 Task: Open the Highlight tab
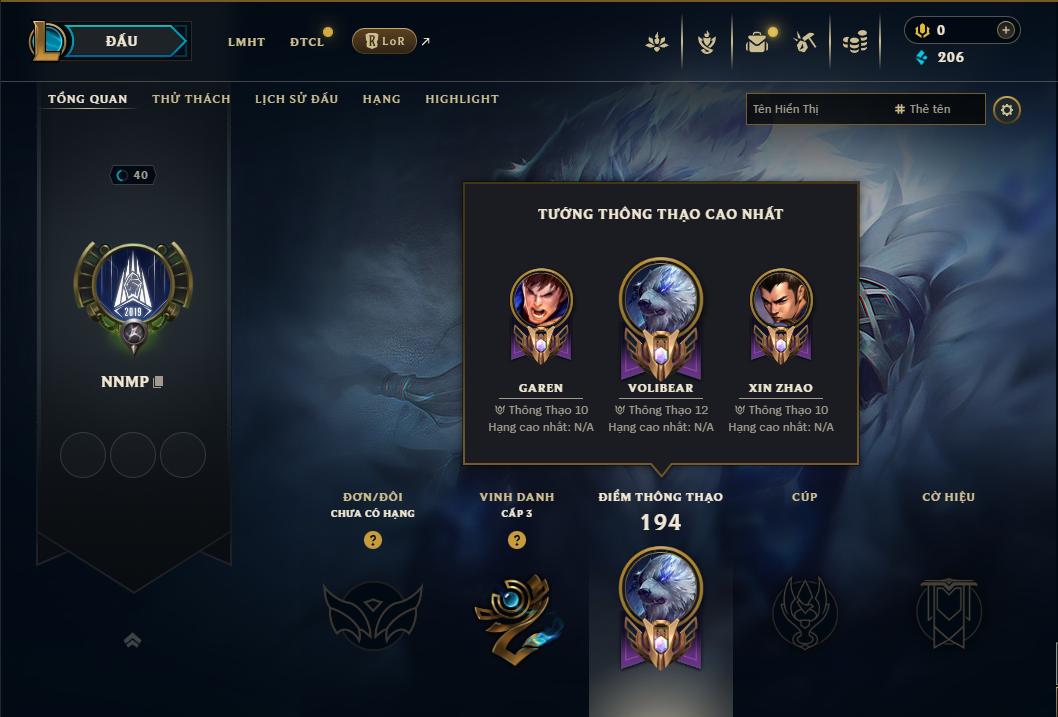coord(462,99)
